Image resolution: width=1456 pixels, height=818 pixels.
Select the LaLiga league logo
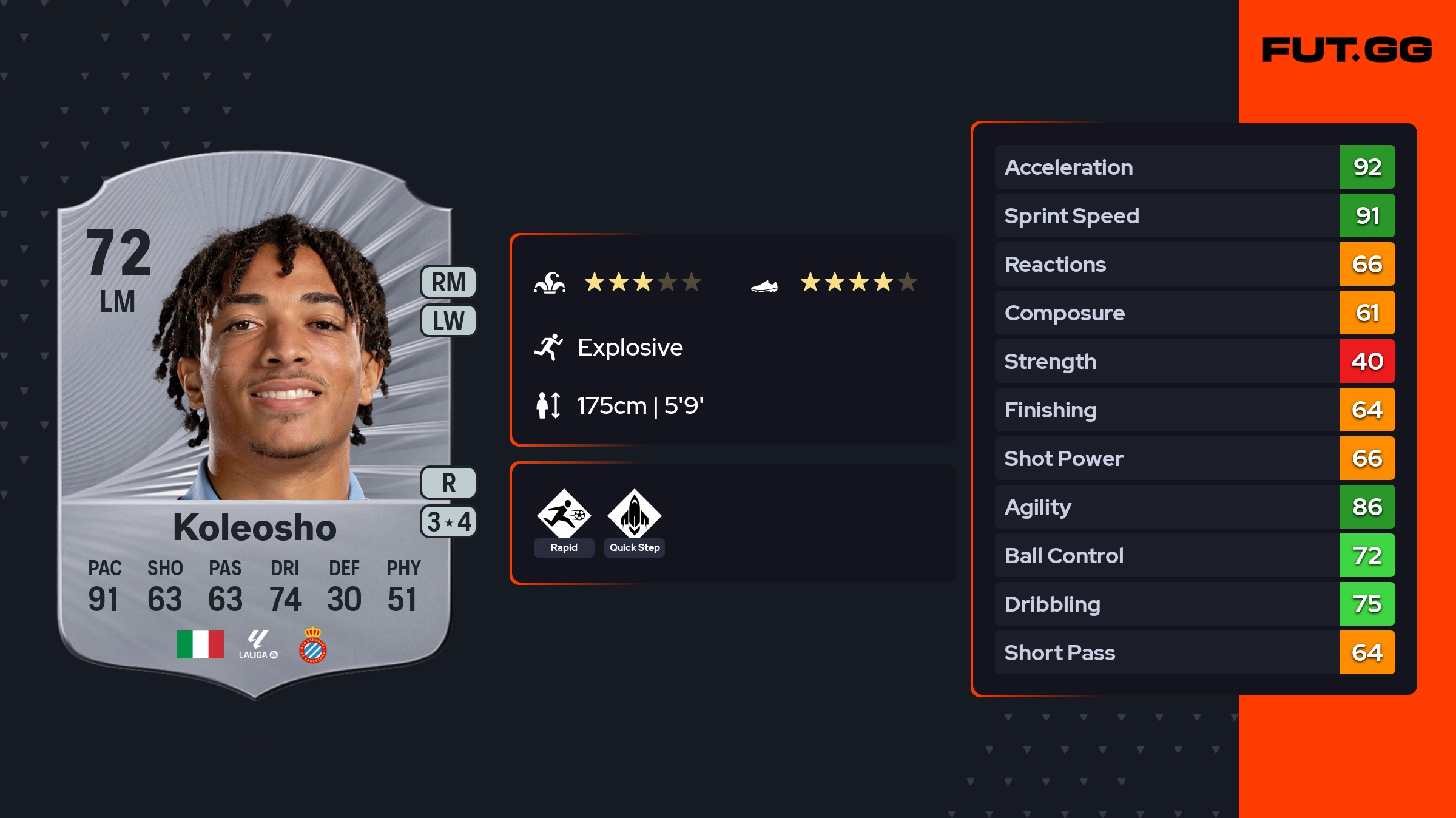coord(258,644)
